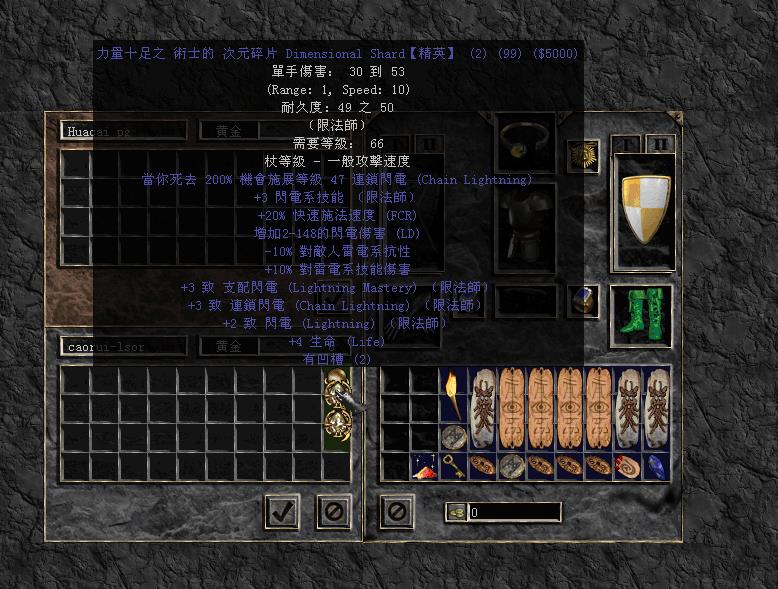Select the golden key in inventory
The height and width of the screenshot is (589, 778).
click(x=453, y=466)
